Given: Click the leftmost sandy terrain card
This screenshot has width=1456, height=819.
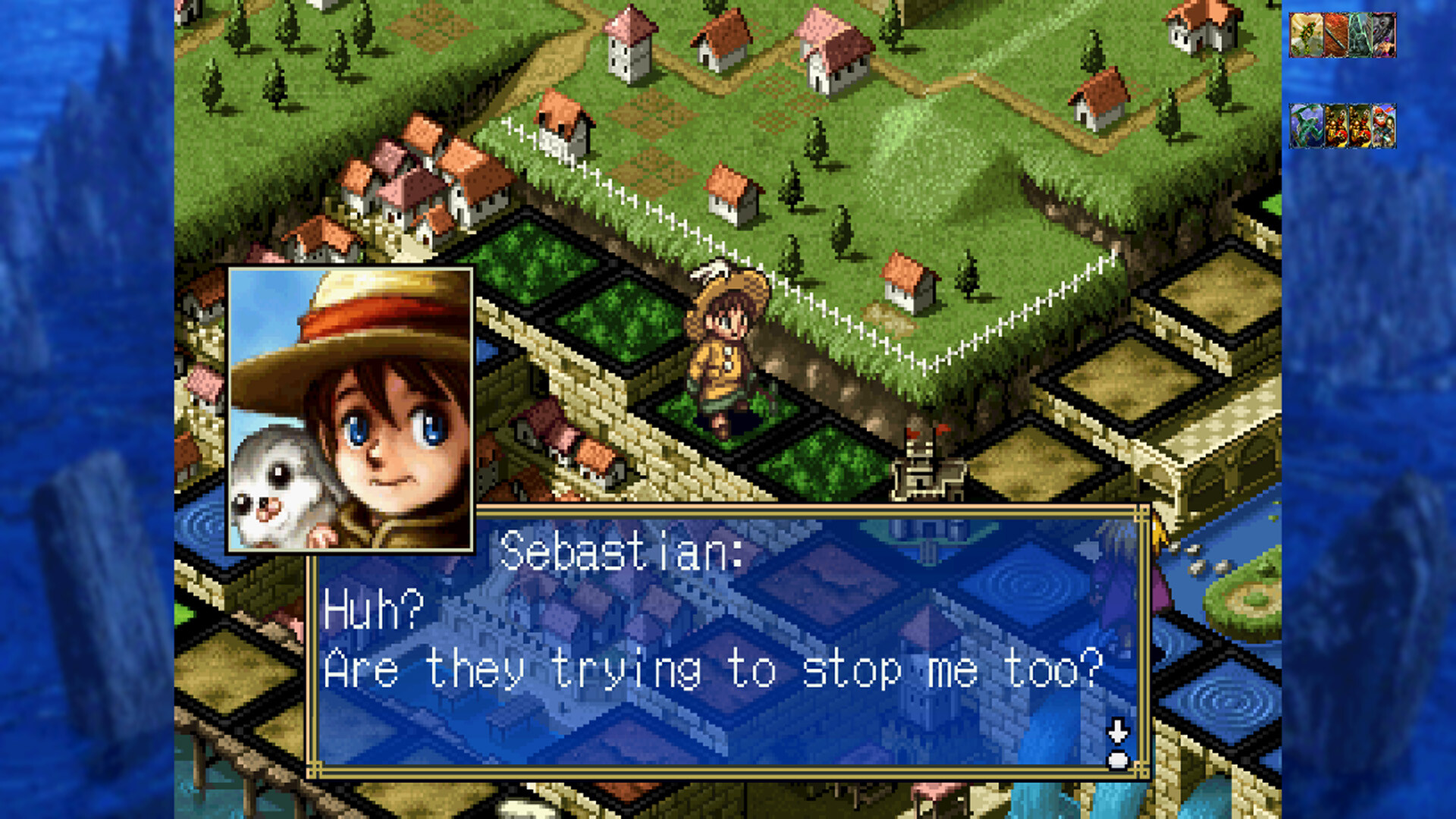Looking at the screenshot, I should click(1306, 36).
